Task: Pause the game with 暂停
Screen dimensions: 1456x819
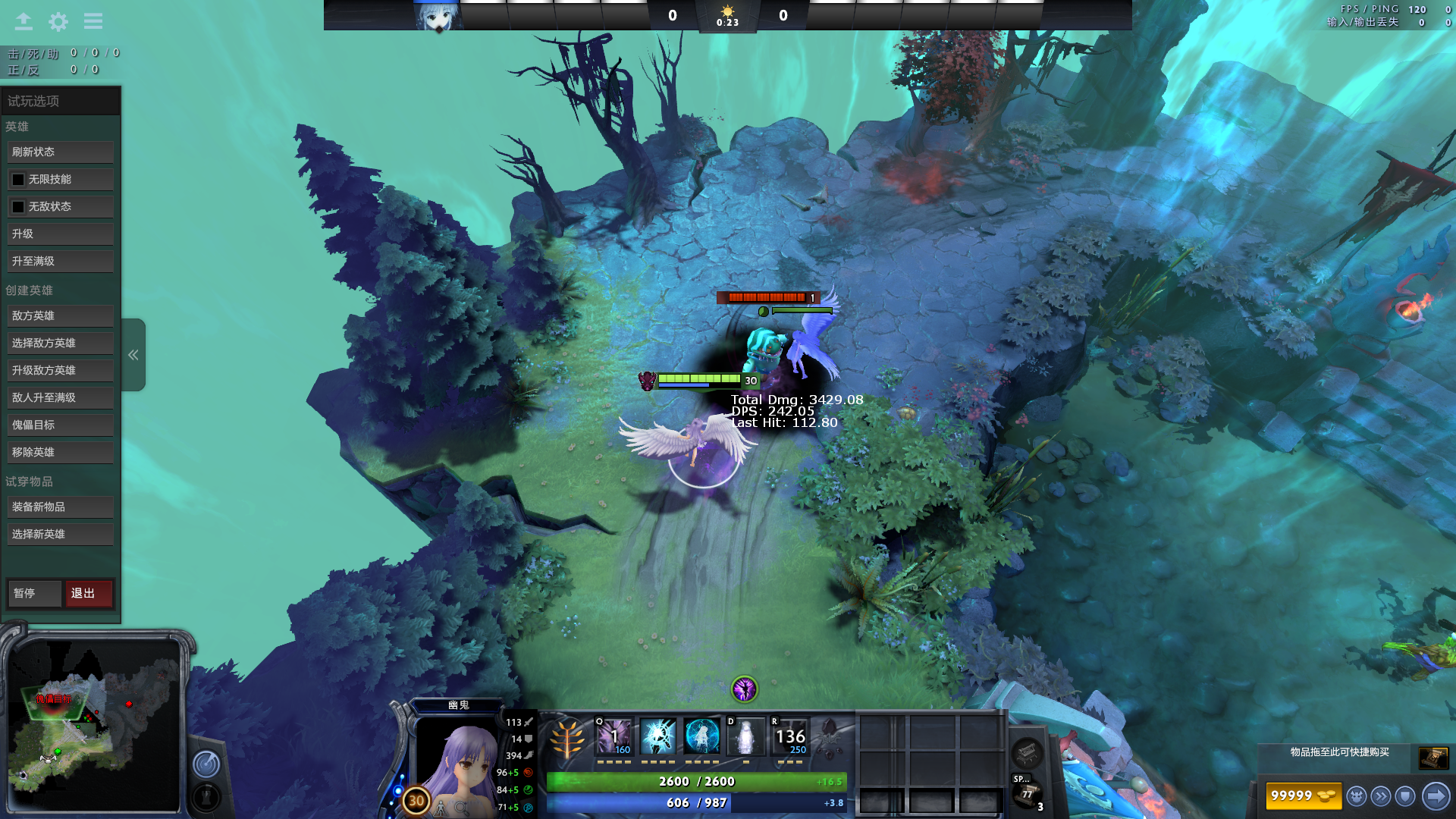Action: click(x=34, y=594)
